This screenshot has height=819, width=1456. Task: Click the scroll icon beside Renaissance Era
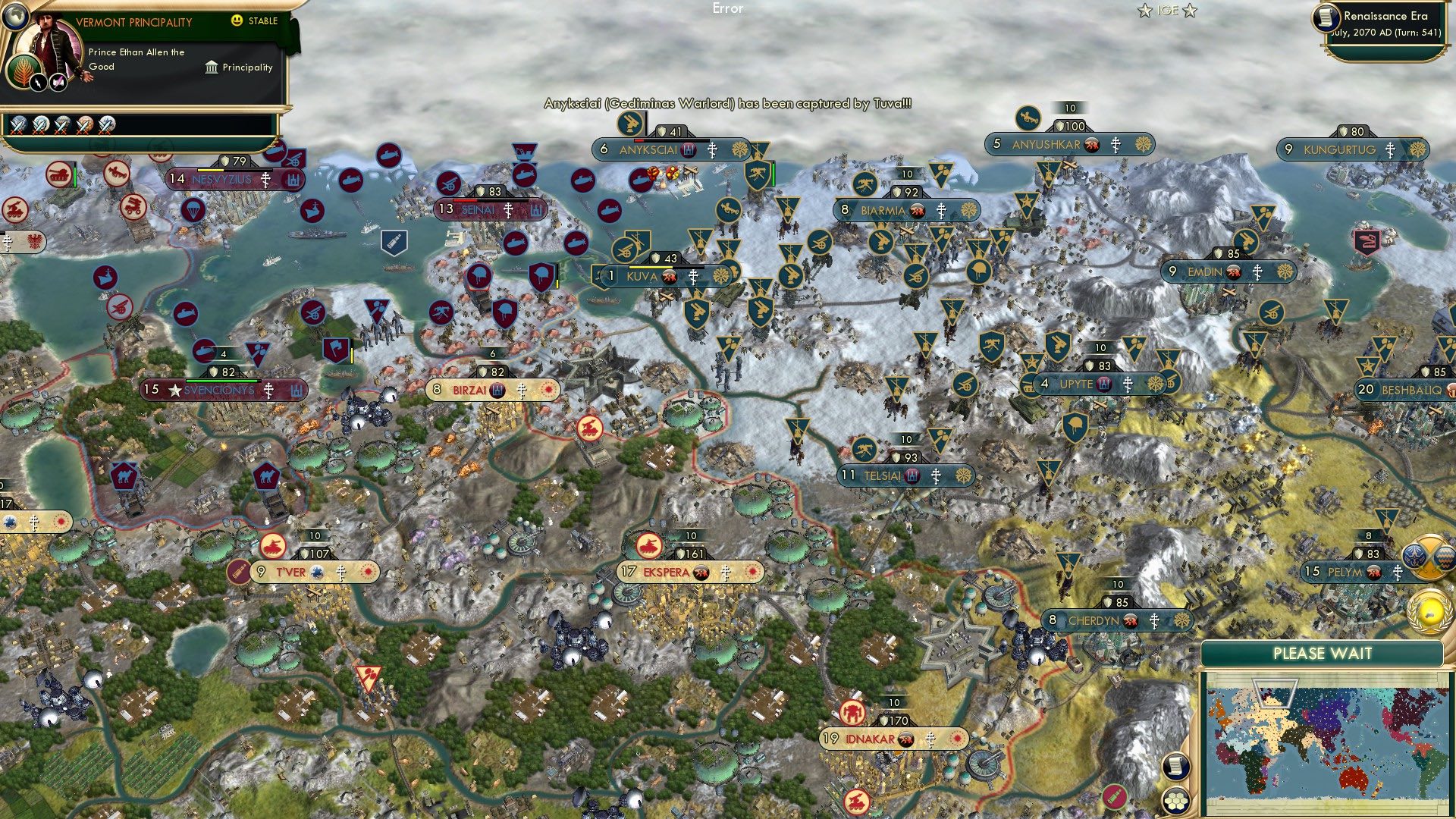point(1326,18)
